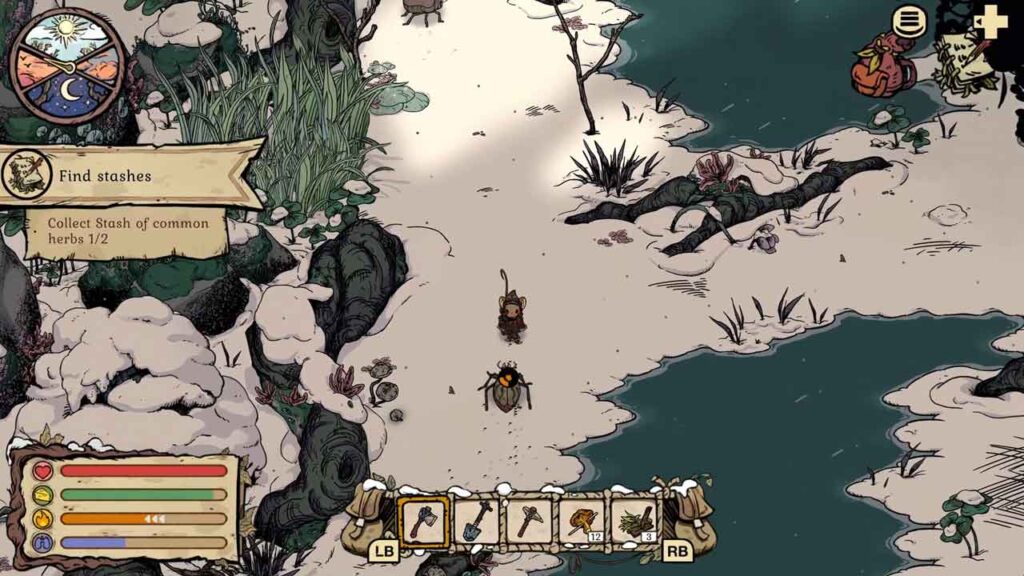Select the orange mushroom stack
This screenshot has width=1024, height=576.
coord(581,521)
